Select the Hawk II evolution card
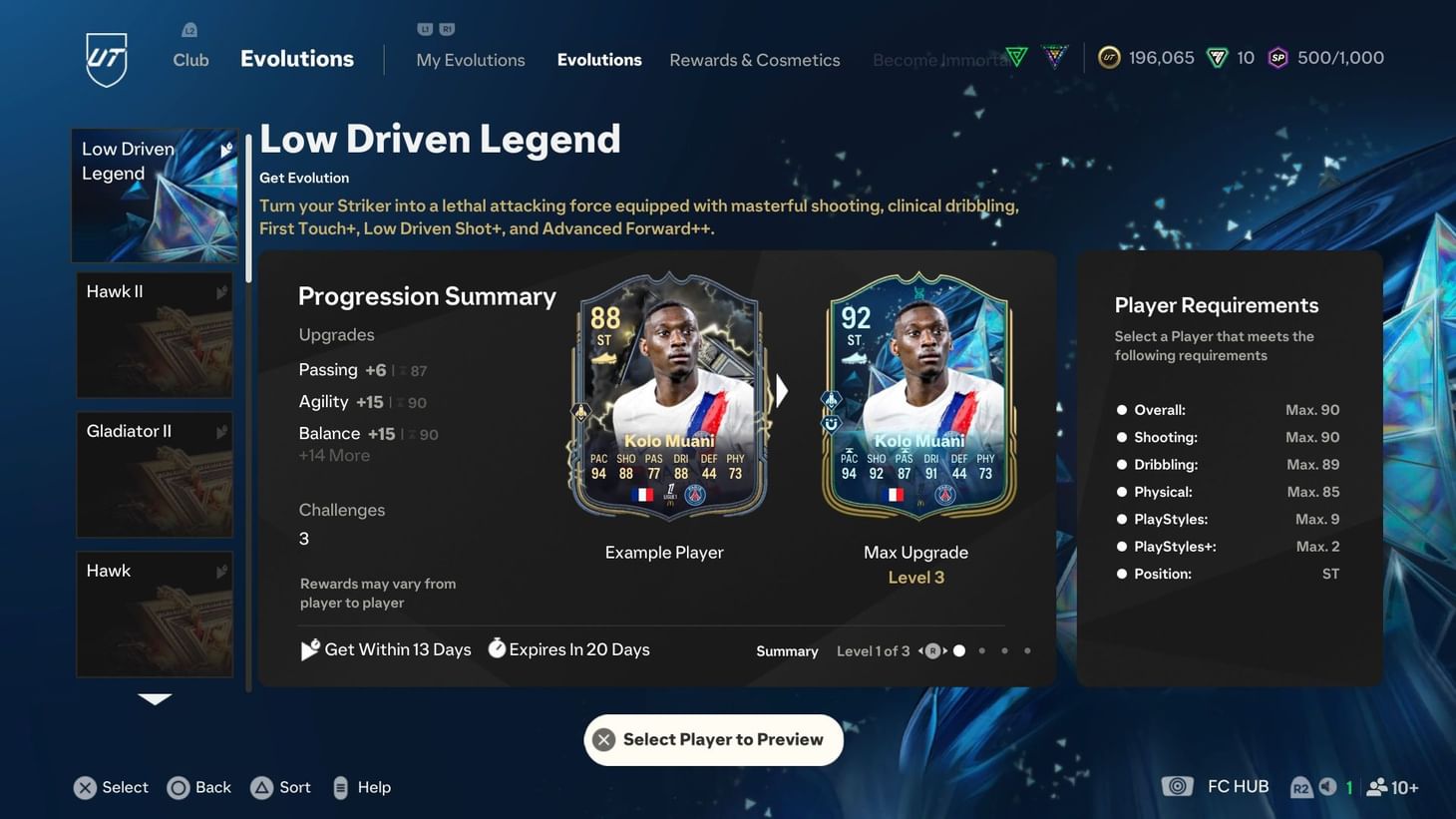The width and height of the screenshot is (1456, 819). pos(155,334)
